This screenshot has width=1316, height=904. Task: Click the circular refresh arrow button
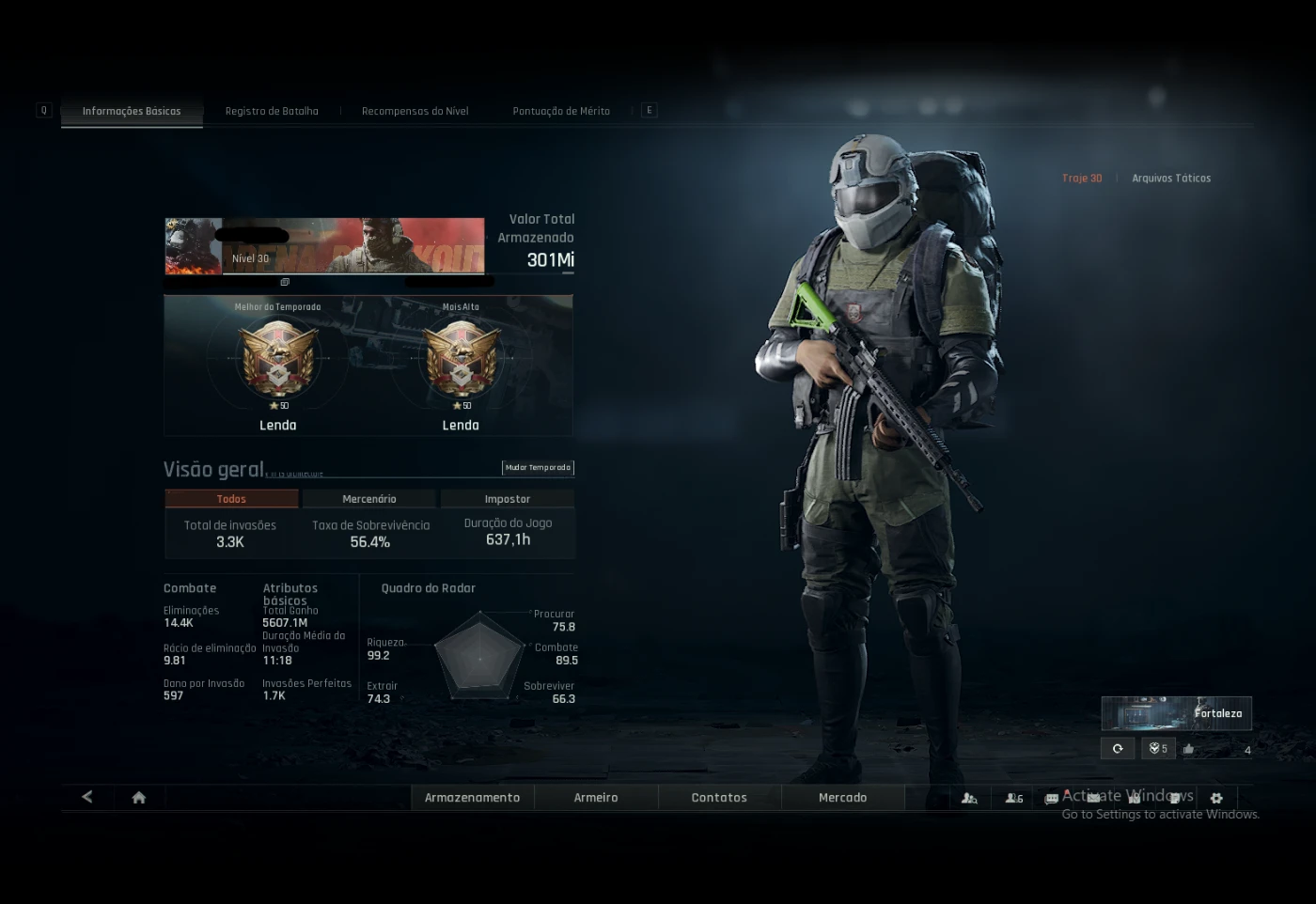click(x=1118, y=749)
